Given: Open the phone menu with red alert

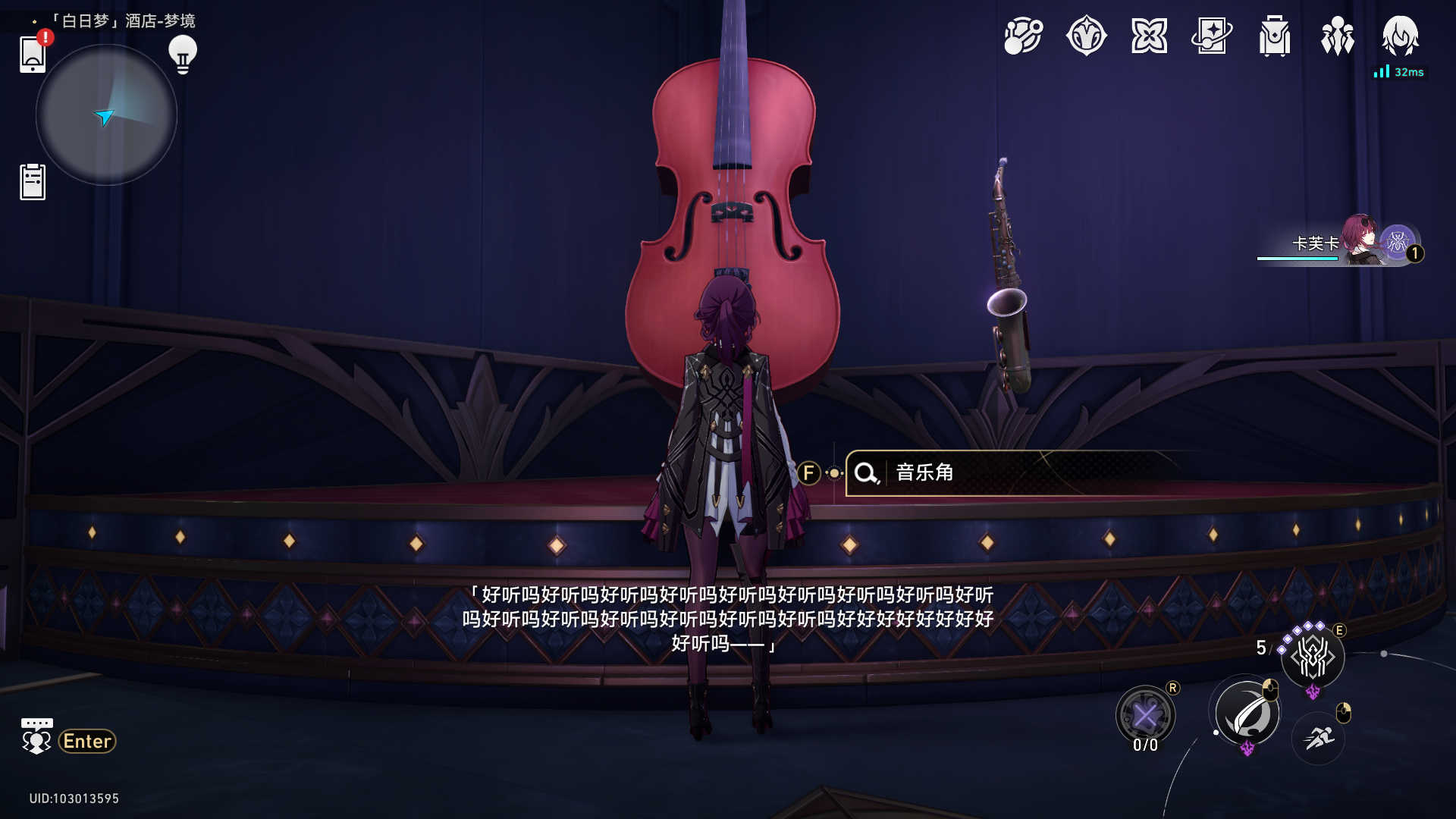Looking at the screenshot, I should pos(33,54).
